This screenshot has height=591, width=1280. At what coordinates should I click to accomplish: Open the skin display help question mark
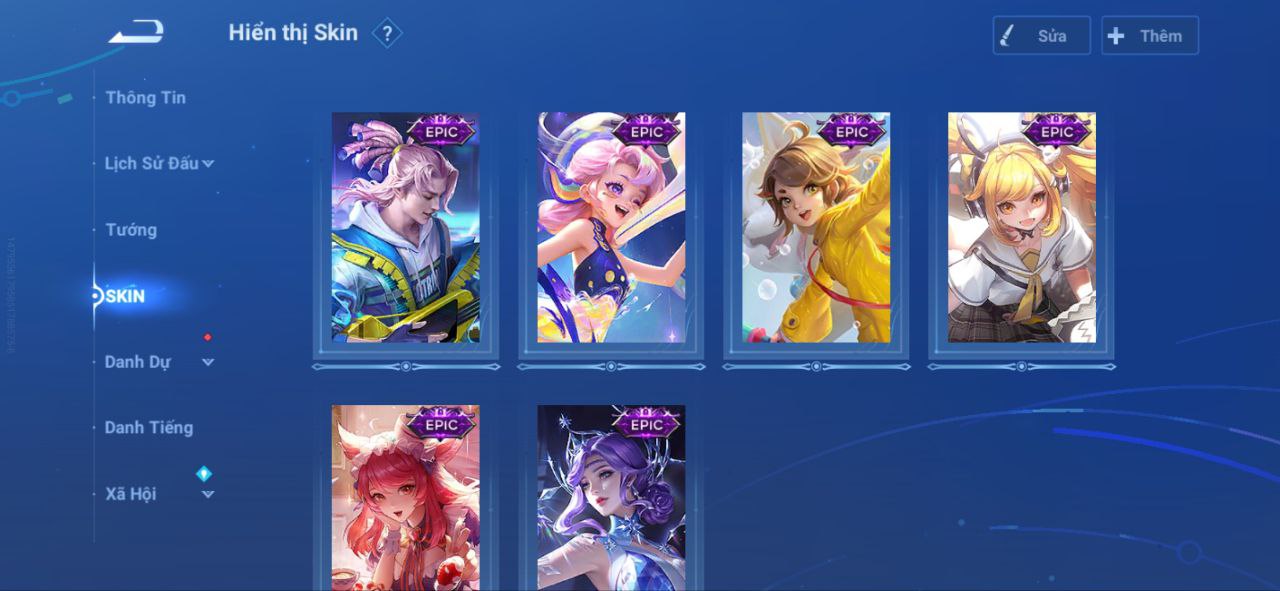coord(387,34)
